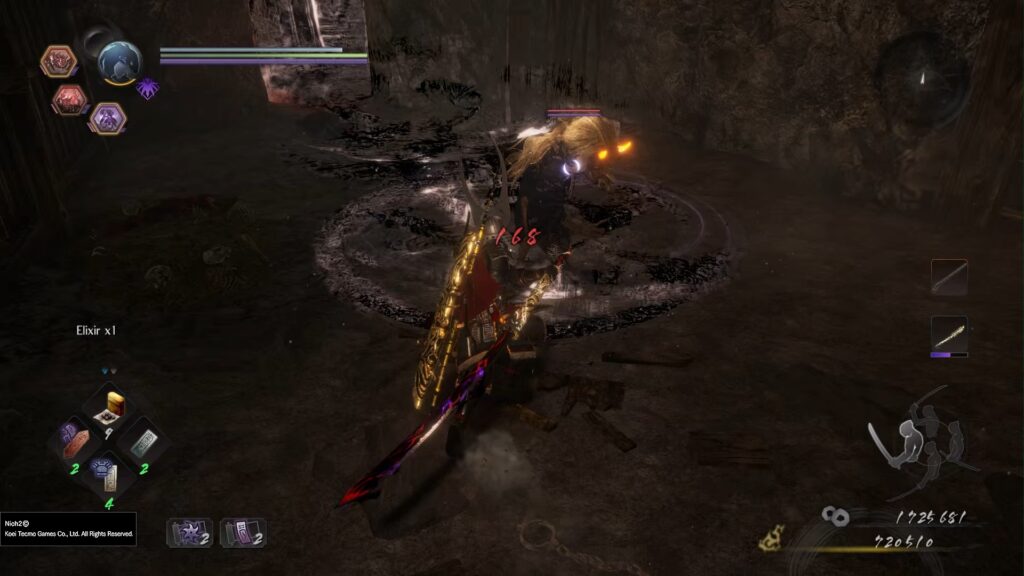Use the red yokai soul core ability

coord(70,99)
